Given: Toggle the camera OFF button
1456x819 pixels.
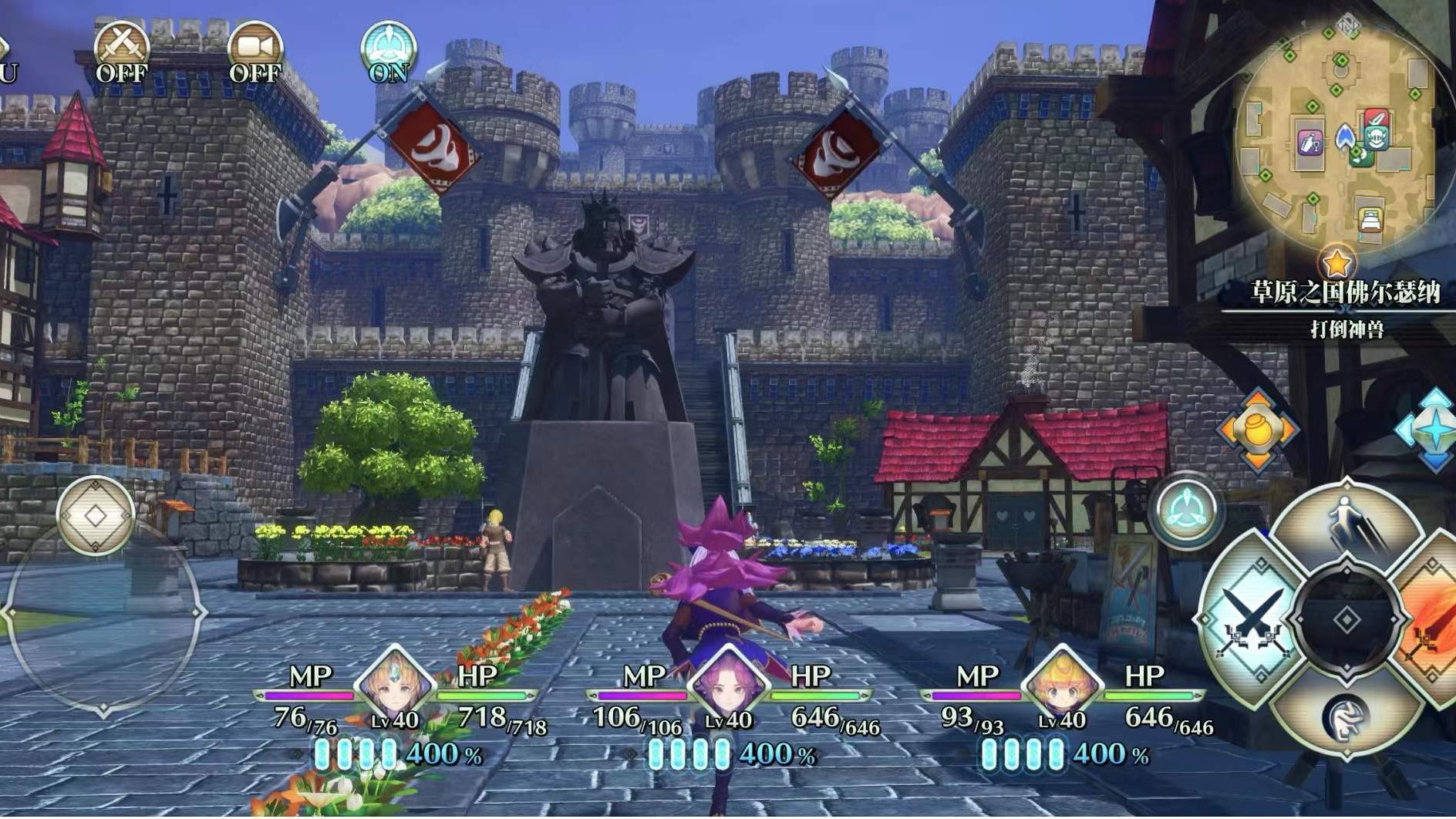Looking at the screenshot, I should [x=255, y=51].
